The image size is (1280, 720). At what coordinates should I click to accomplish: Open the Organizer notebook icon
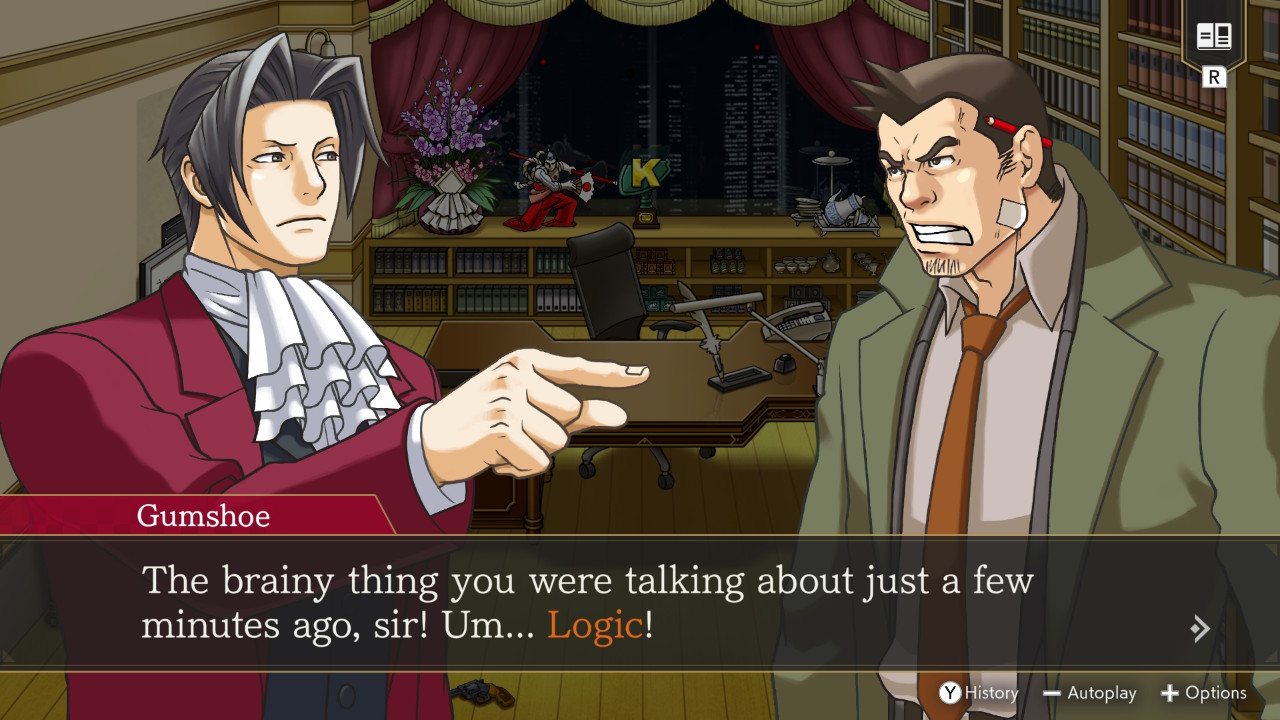pos(1213,39)
